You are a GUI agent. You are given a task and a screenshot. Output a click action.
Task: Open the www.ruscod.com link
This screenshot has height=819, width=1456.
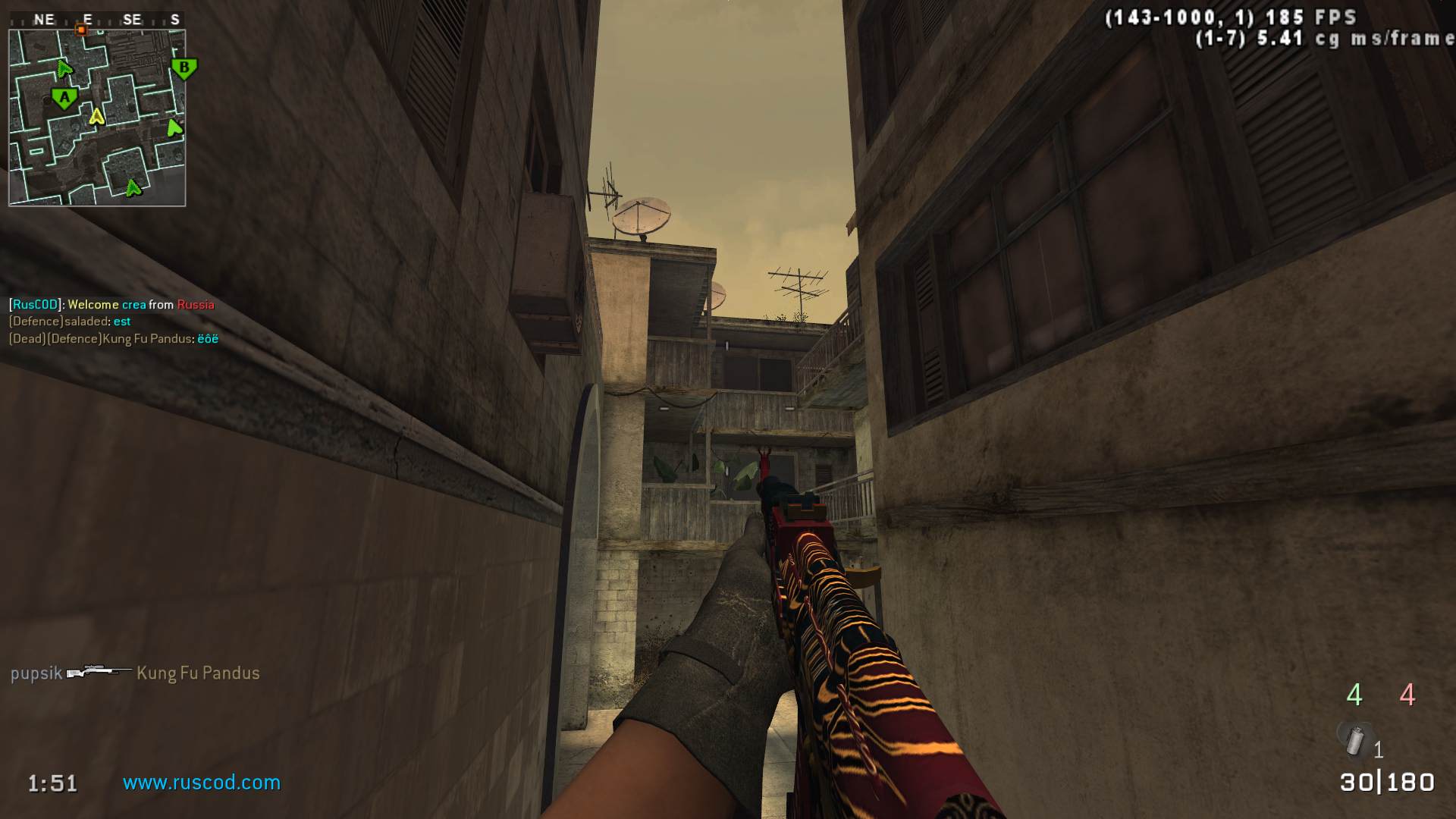tap(202, 783)
